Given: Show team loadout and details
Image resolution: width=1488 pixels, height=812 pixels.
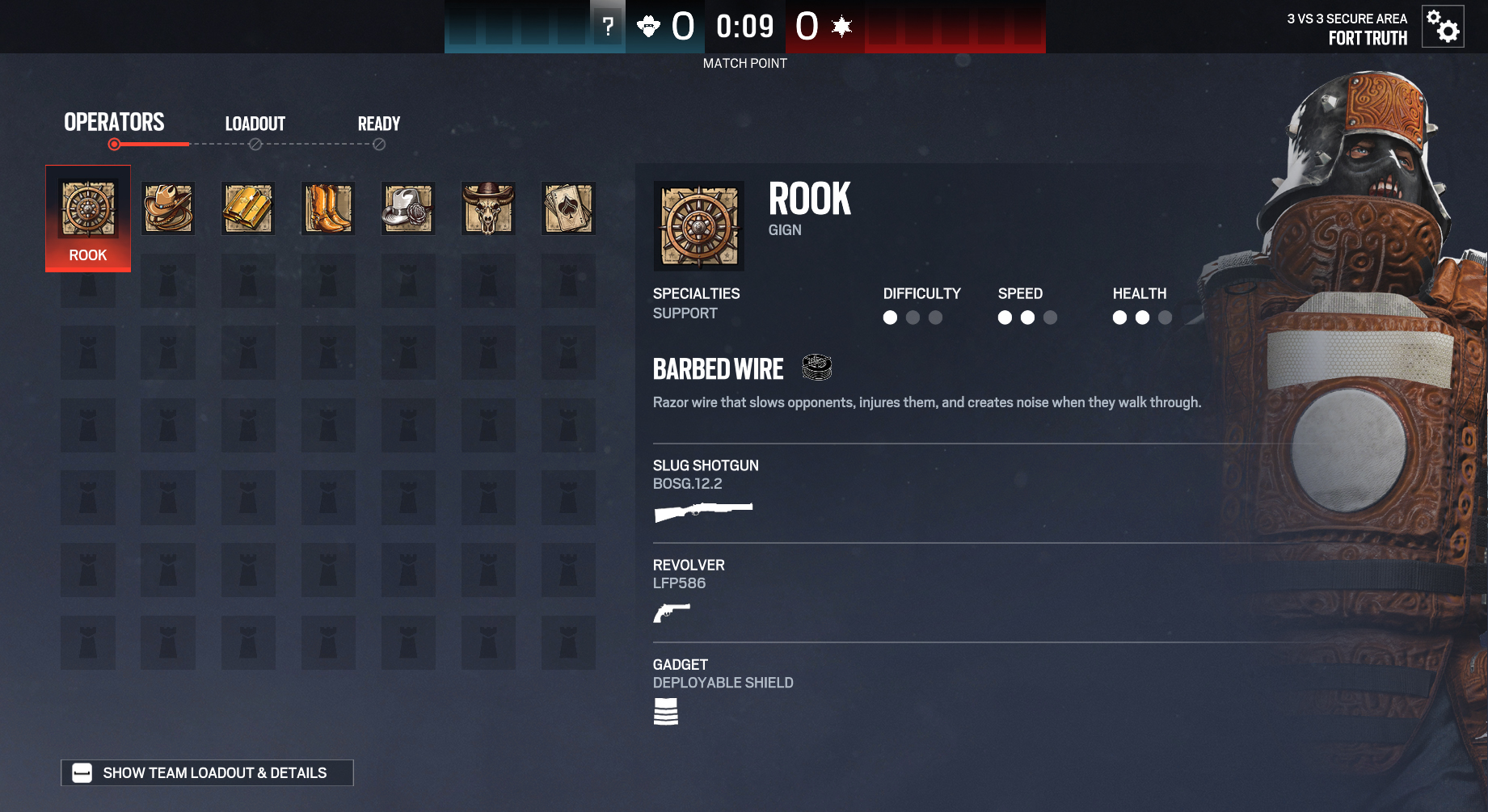Looking at the screenshot, I should click(207, 773).
